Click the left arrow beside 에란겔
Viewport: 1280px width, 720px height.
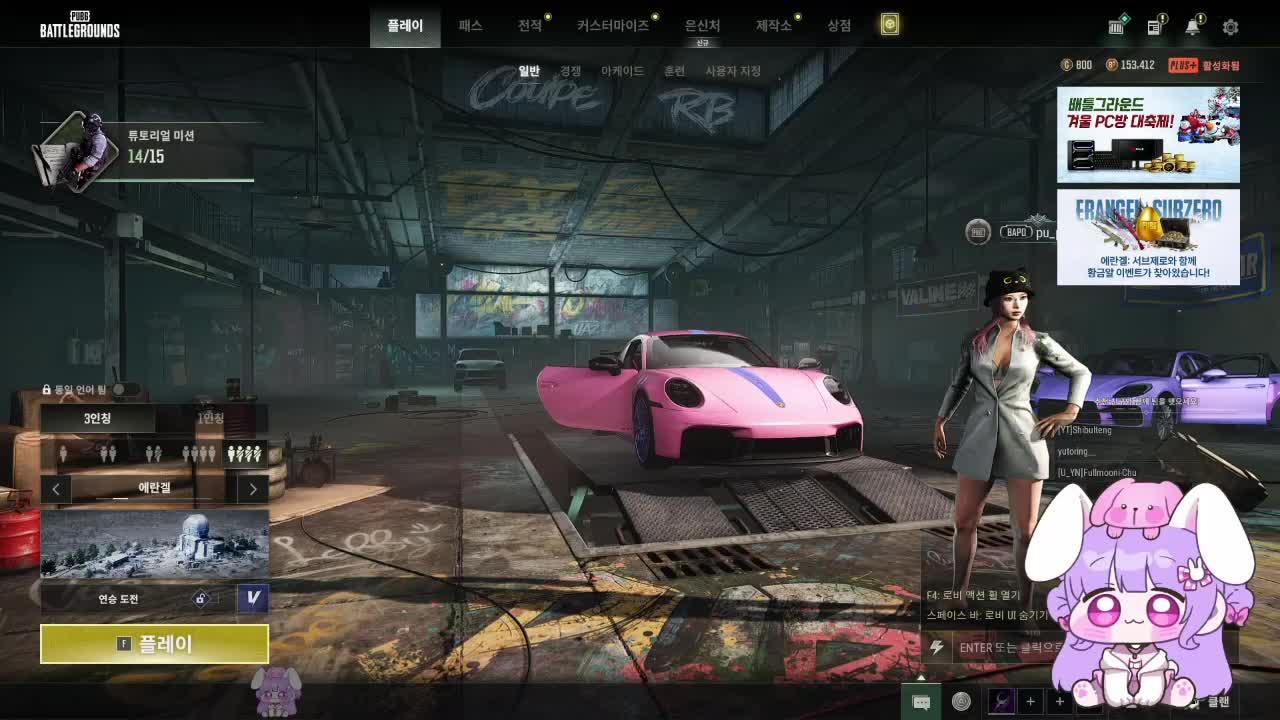(56, 489)
